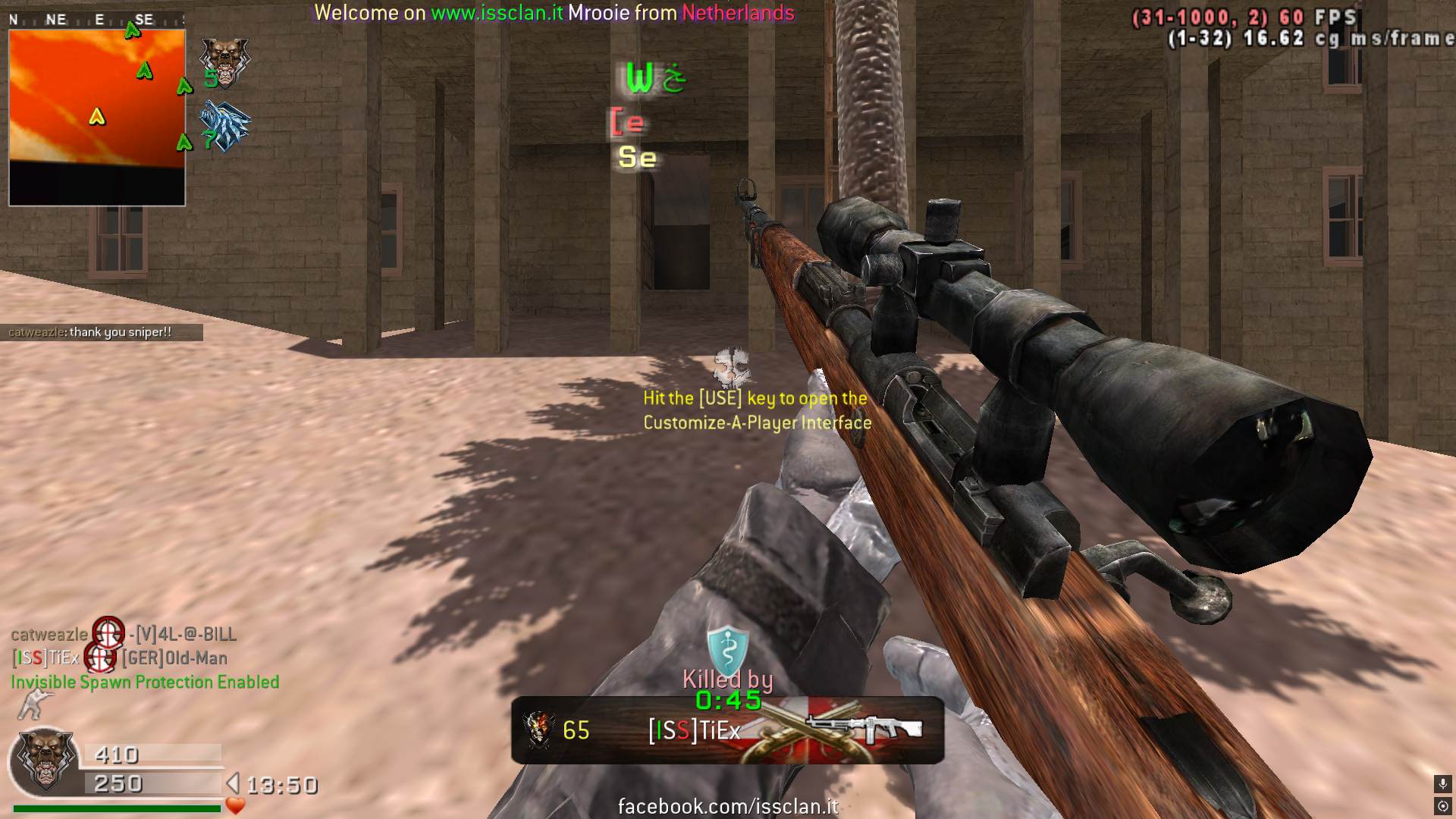The height and width of the screenshot is (819, 1456).
Task: Click the heart icon next to the health bar
Action: pyautogui.click(x=235, y=806)
